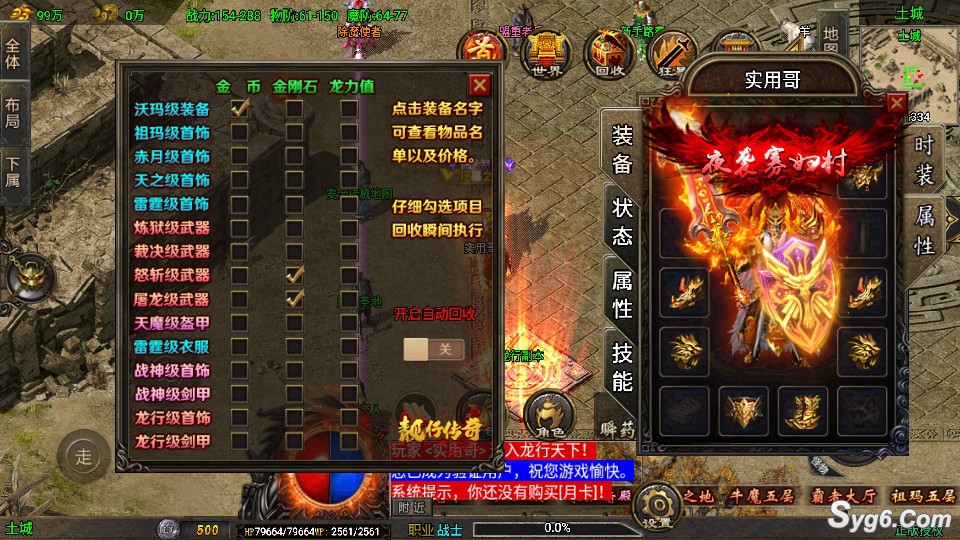This screenshot has width=960, height=540.
Task: Uncheck 金刚石 for 怒斩级武器
Action: (294, 274)
